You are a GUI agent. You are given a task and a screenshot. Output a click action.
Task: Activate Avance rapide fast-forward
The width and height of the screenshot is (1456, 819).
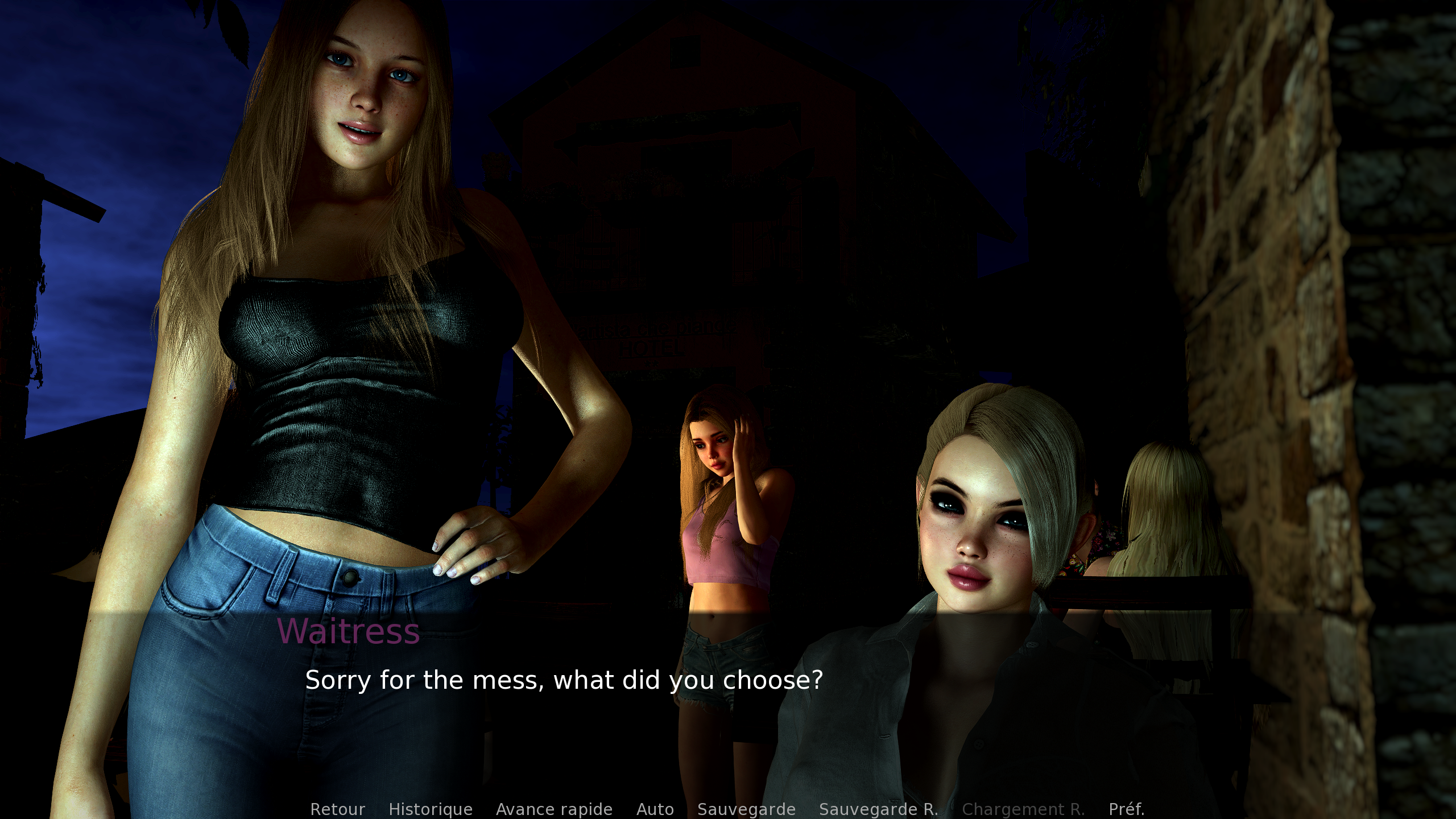(554, 809)
